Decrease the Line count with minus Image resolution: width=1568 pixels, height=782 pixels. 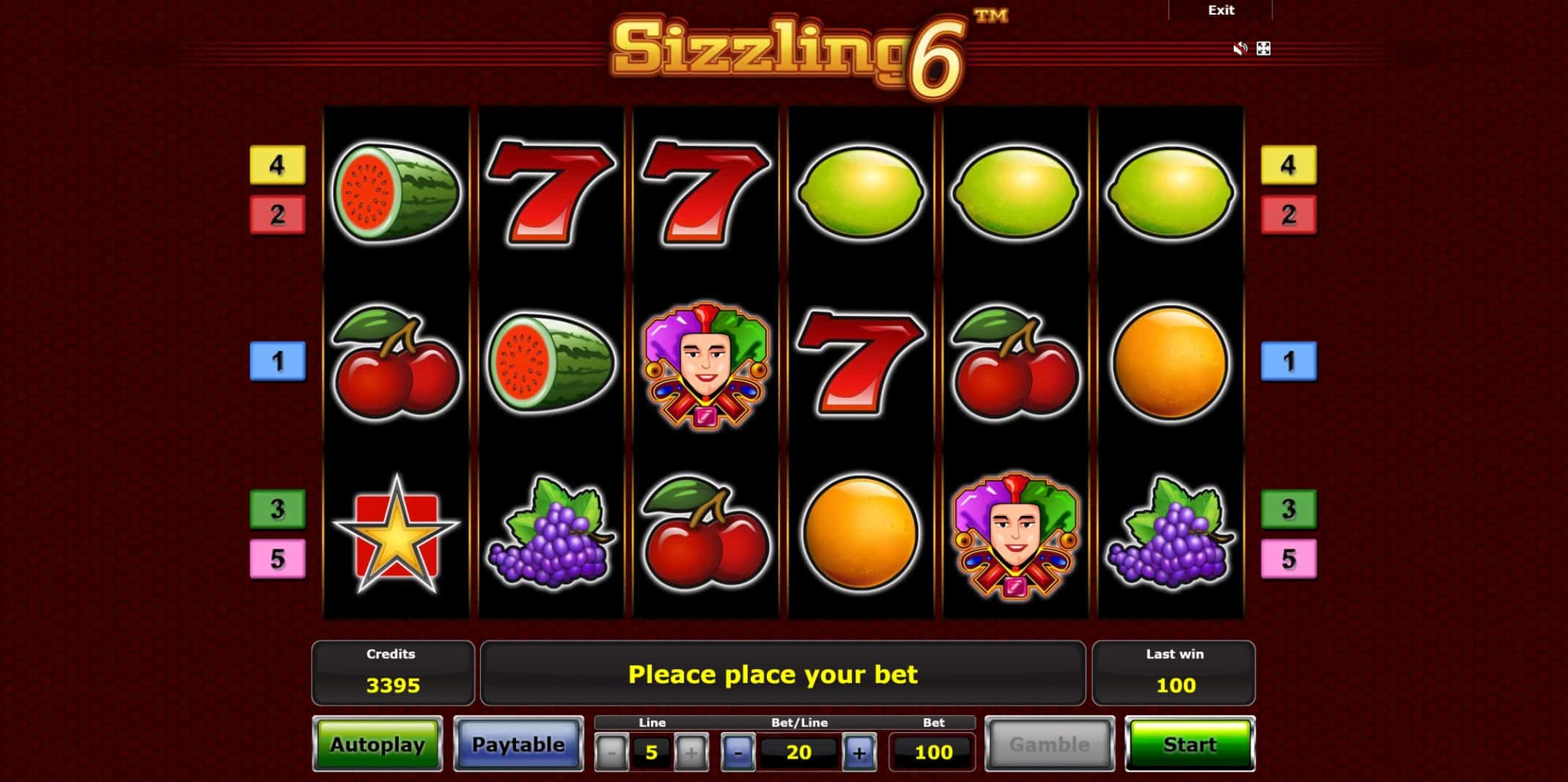coord(609,751)
